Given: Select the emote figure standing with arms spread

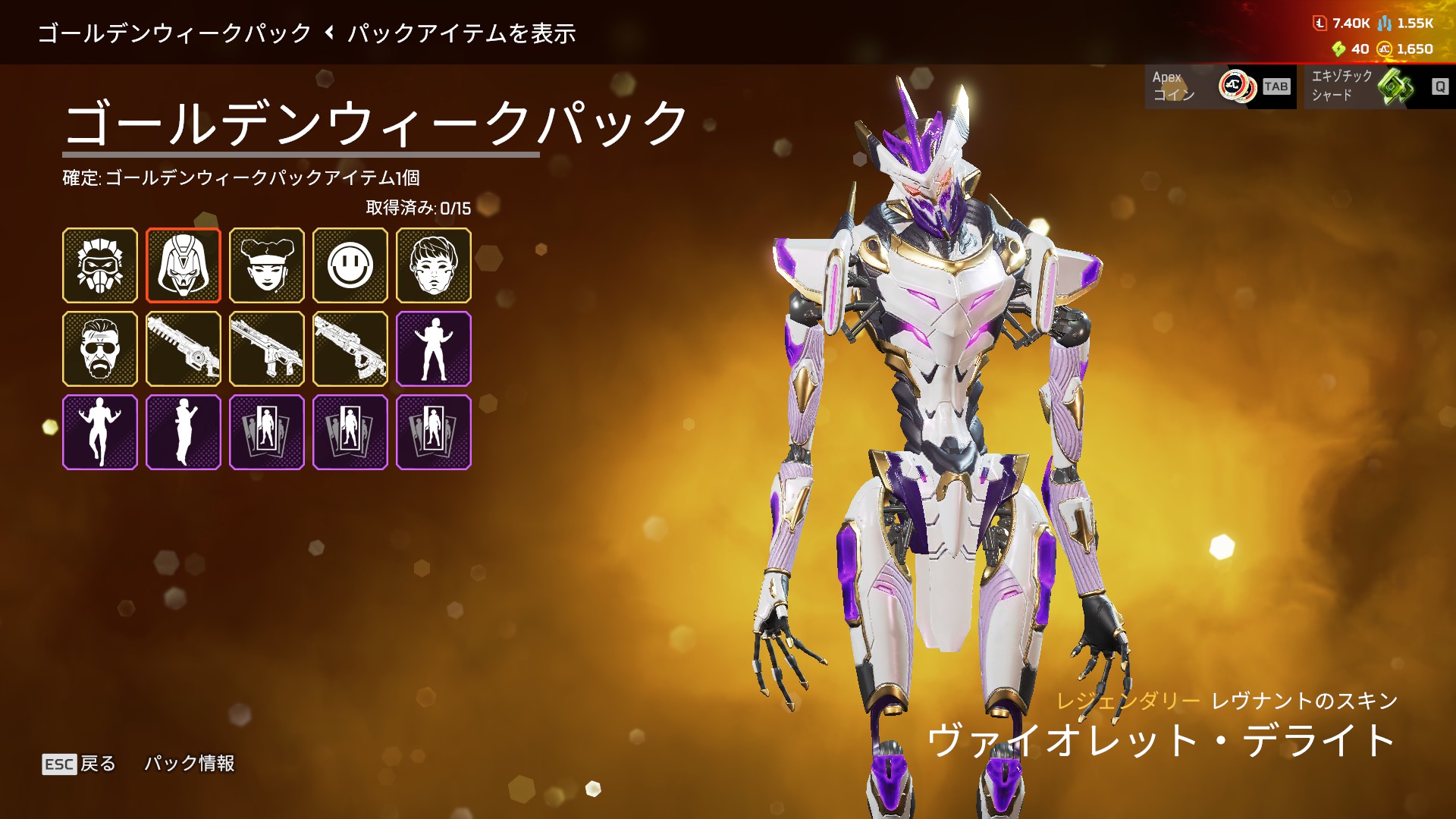Looking at the screenshot, I should click(x=434, y=349).
